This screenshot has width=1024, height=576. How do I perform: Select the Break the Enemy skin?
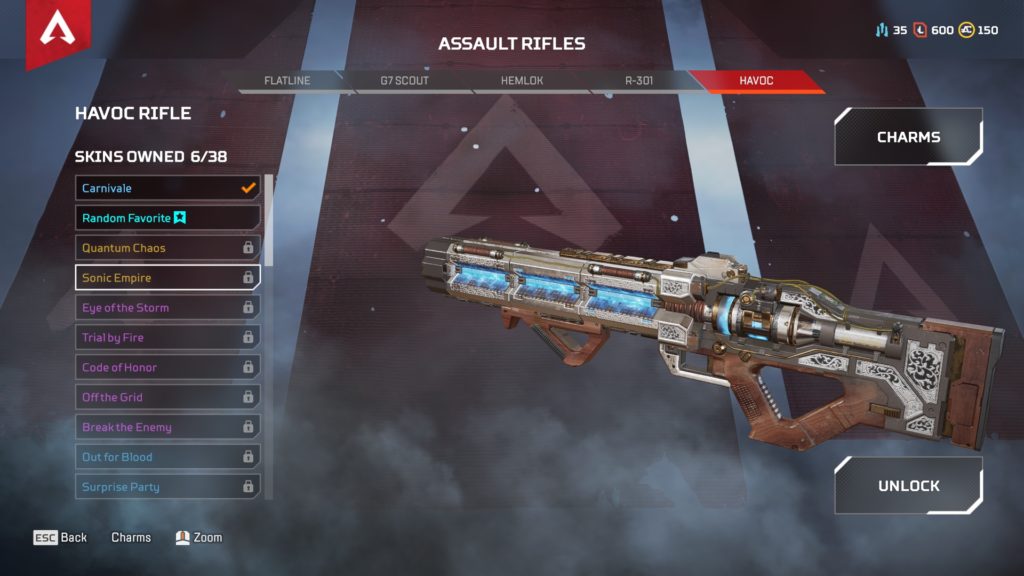(x=167, y=427)
